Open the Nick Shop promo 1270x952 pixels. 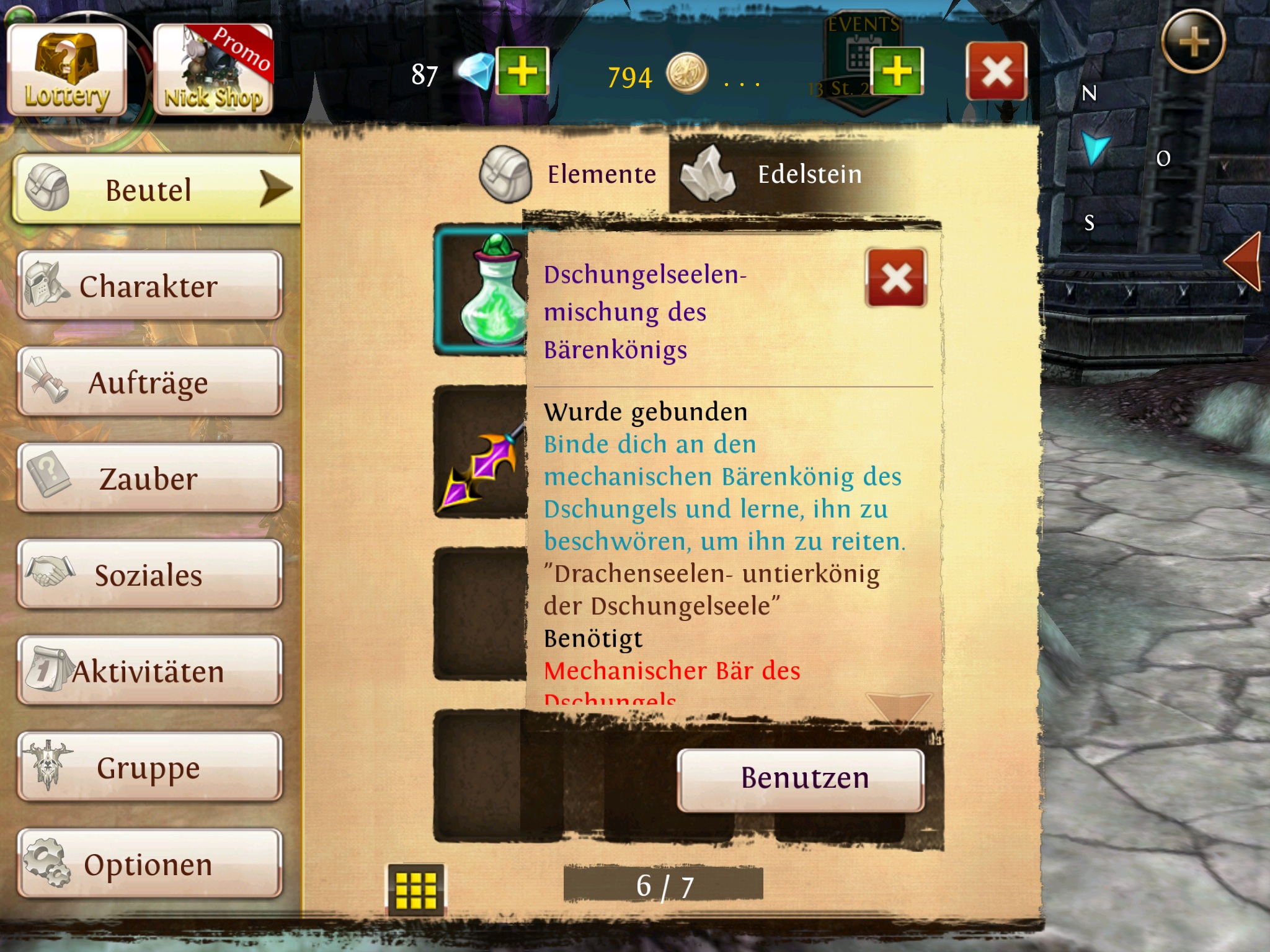click(x=213, y=71)
